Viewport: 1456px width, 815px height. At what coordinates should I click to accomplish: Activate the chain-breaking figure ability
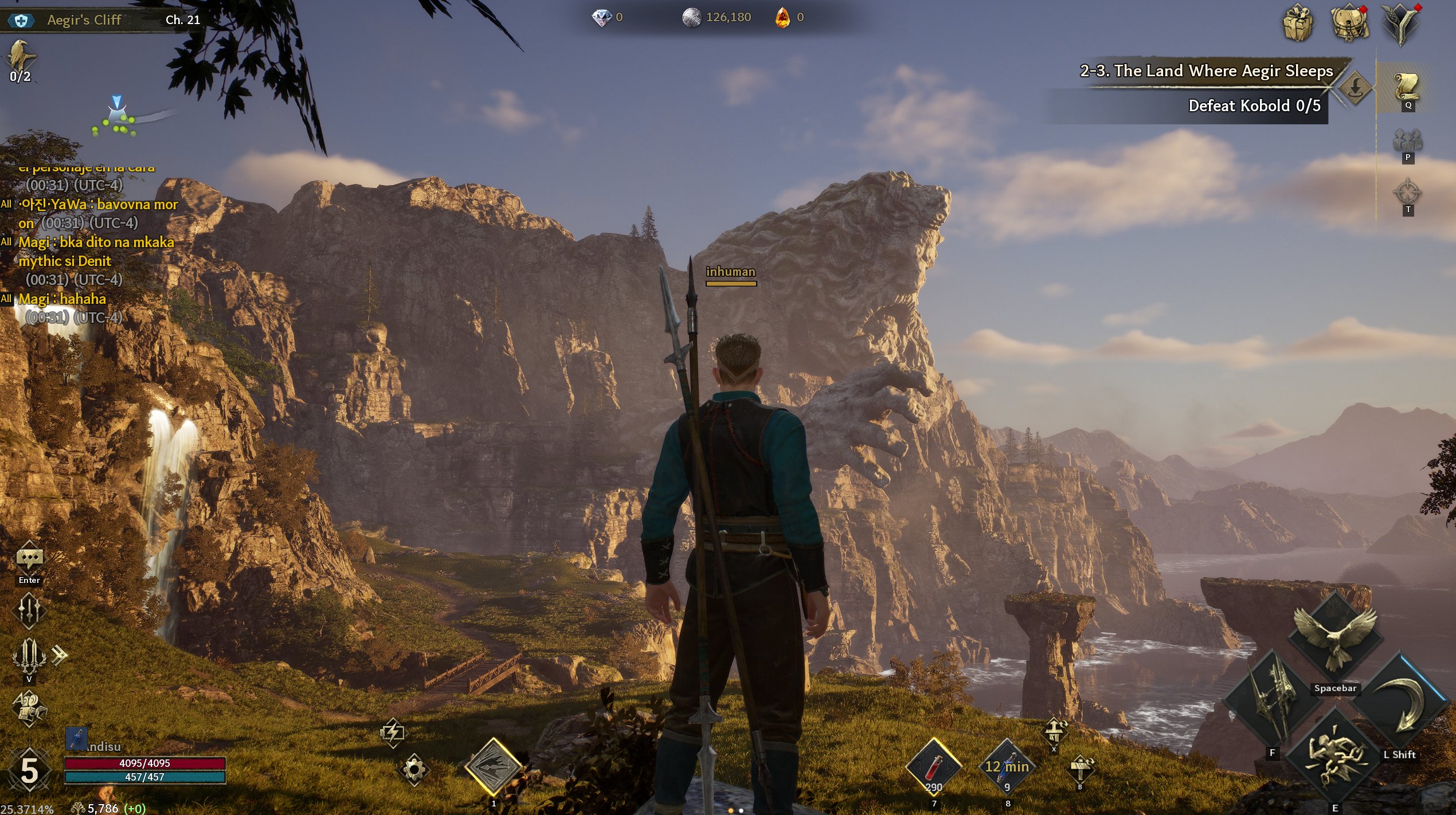(x=1335, y=758)
